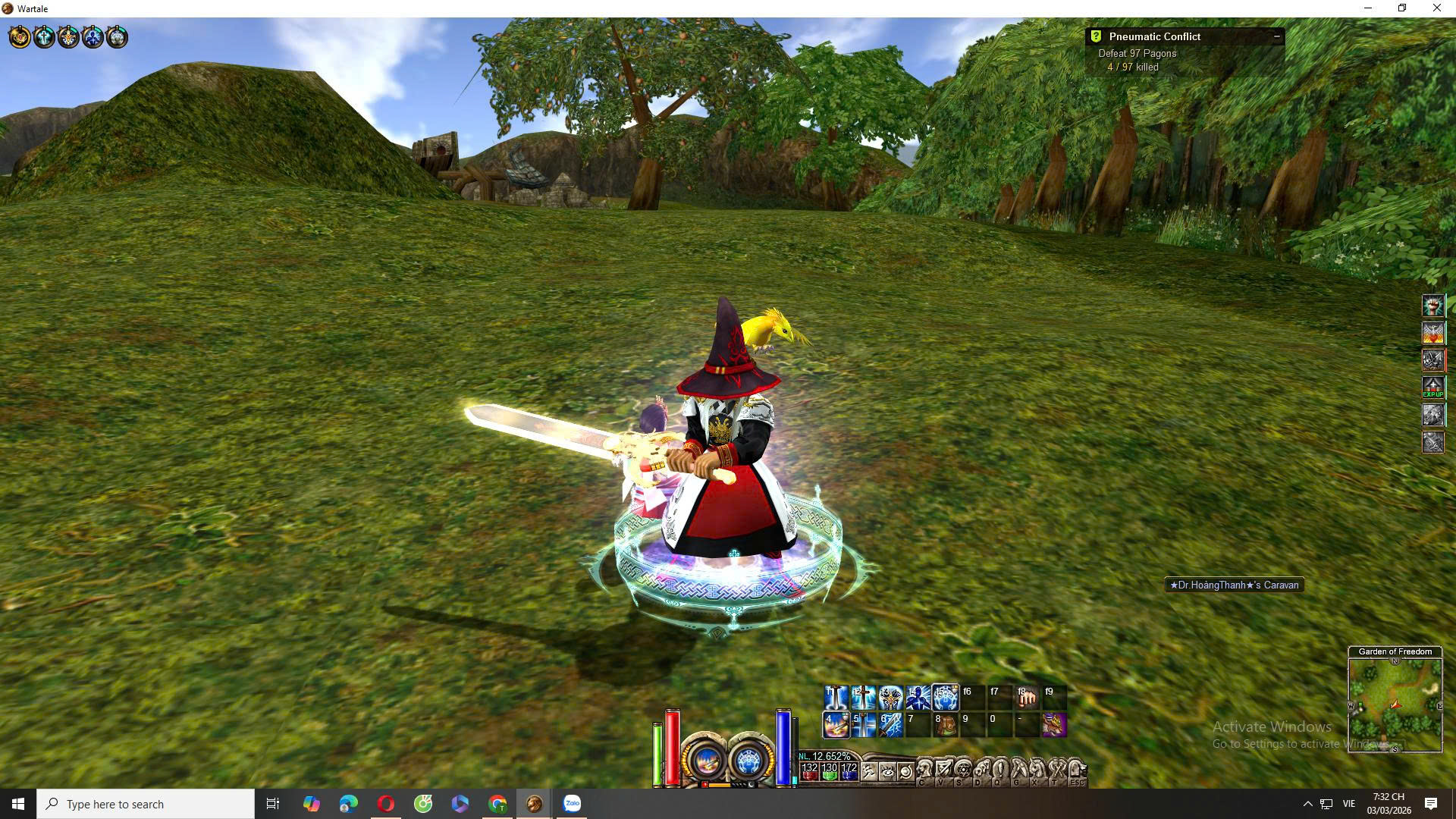
Task: Select the F8 fist attack slot
Action: point(1027,697)
